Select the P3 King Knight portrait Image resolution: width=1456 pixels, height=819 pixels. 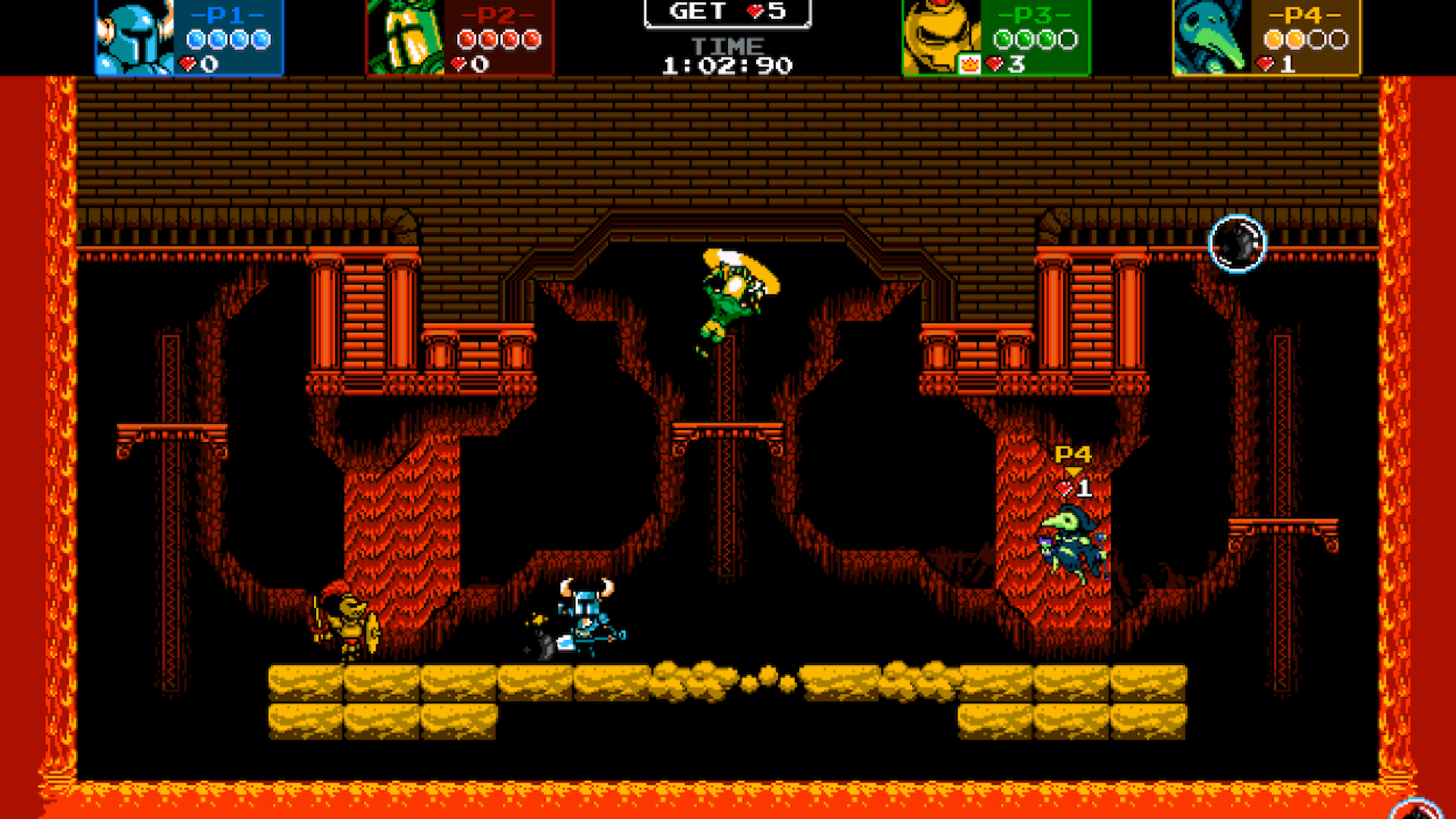tap(938, 38)
